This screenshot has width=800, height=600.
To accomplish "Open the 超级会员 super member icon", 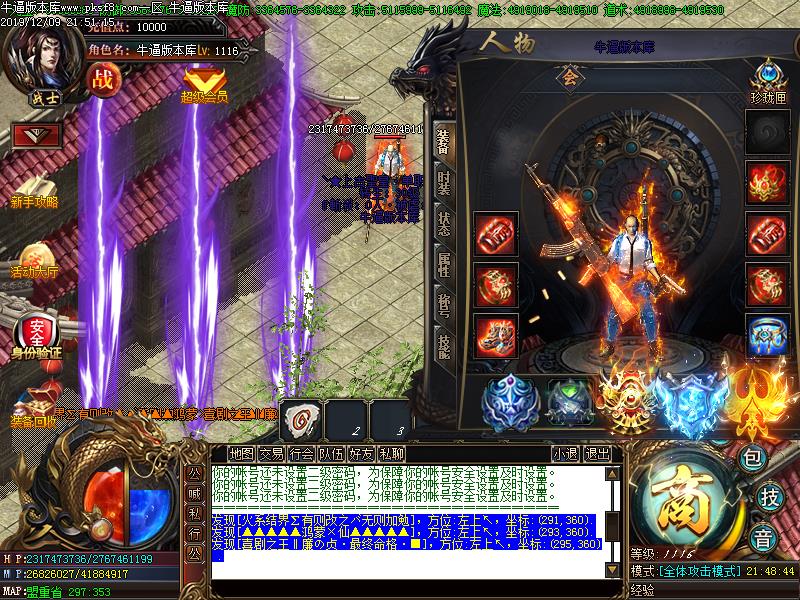I will point(204,82).
